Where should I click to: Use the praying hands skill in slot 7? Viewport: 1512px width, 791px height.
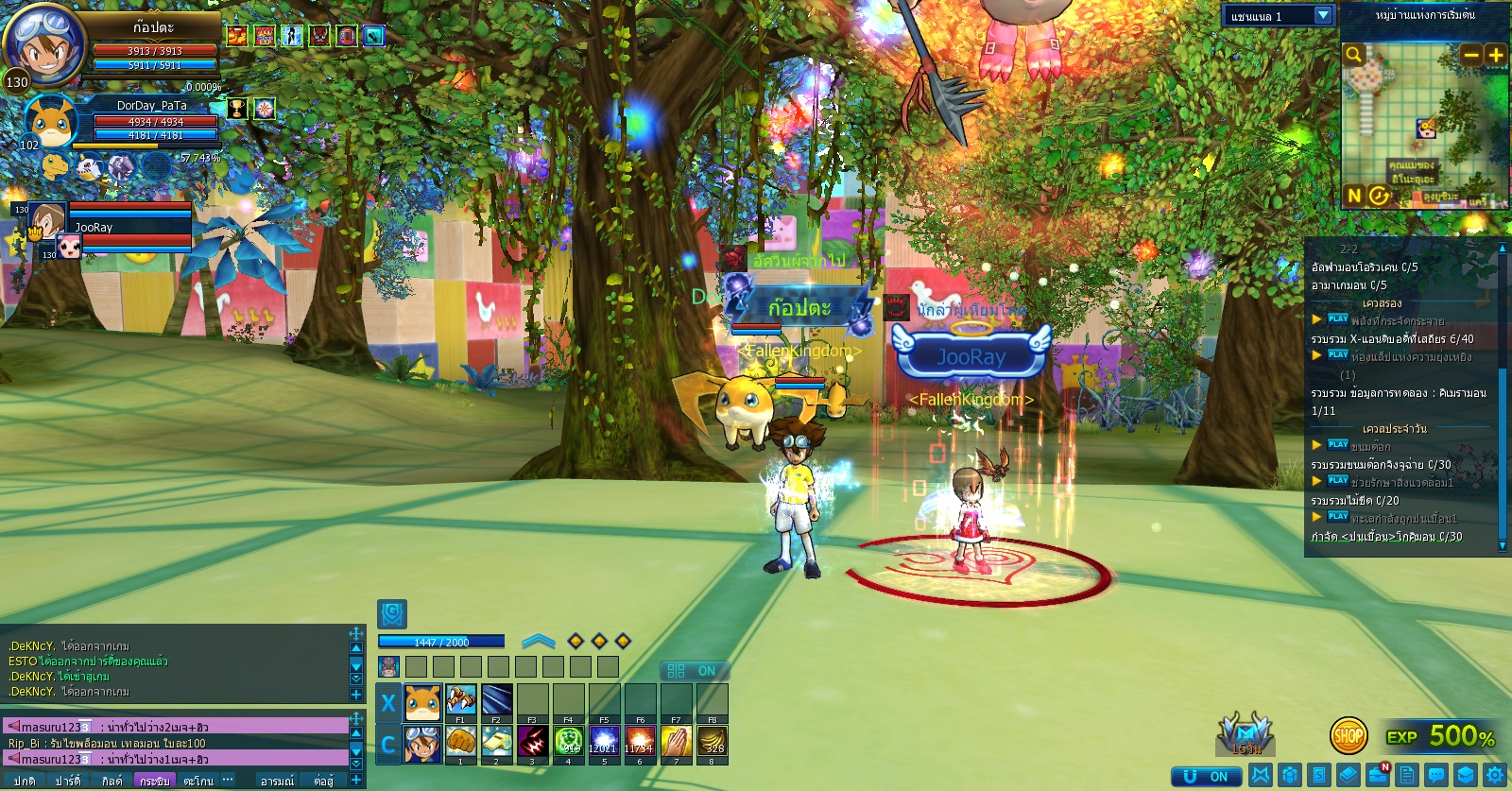click(x=676, y=743)
